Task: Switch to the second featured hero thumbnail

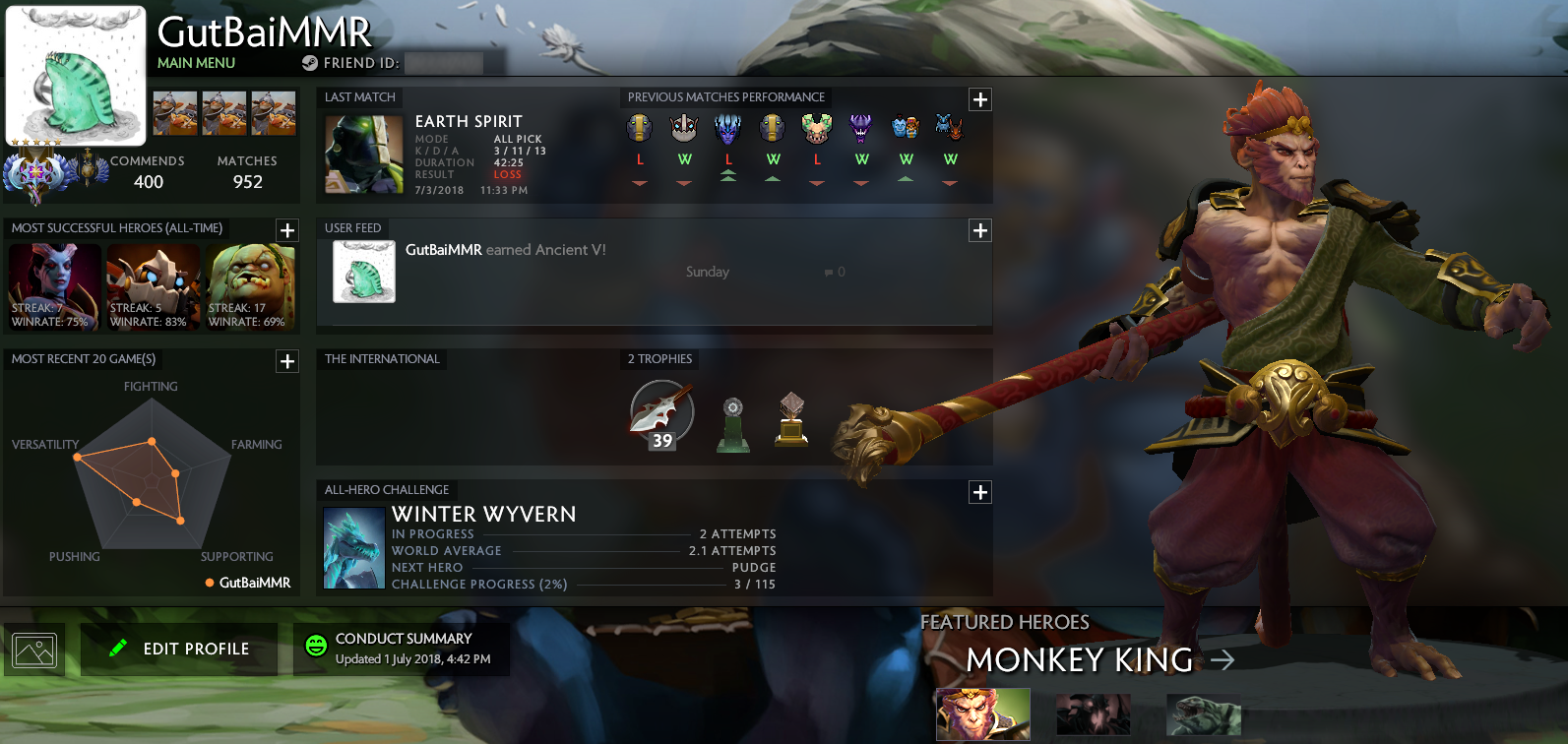Action: [1092, 714]
